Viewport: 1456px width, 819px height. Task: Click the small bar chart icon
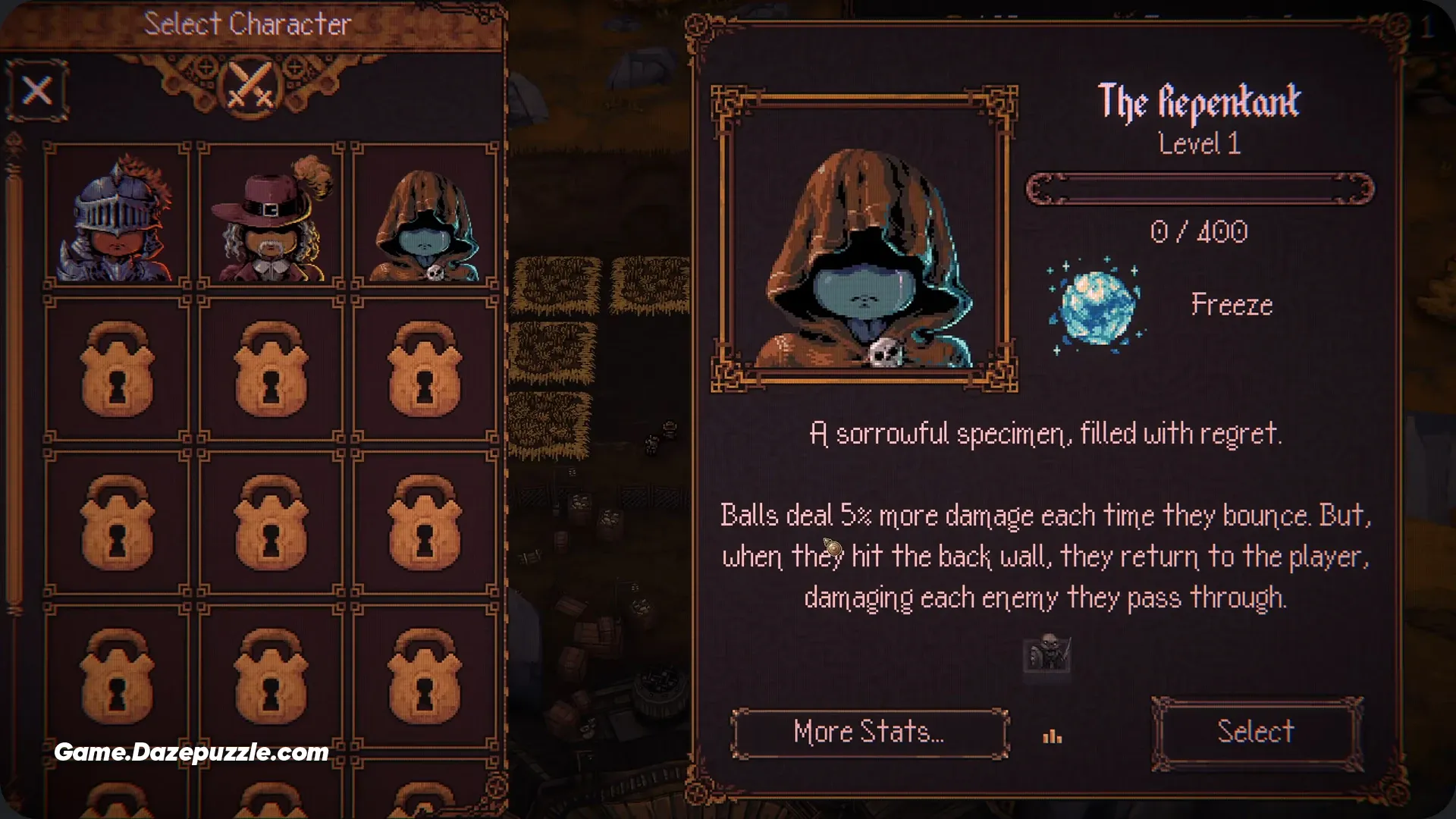[x=1053, y=736]
